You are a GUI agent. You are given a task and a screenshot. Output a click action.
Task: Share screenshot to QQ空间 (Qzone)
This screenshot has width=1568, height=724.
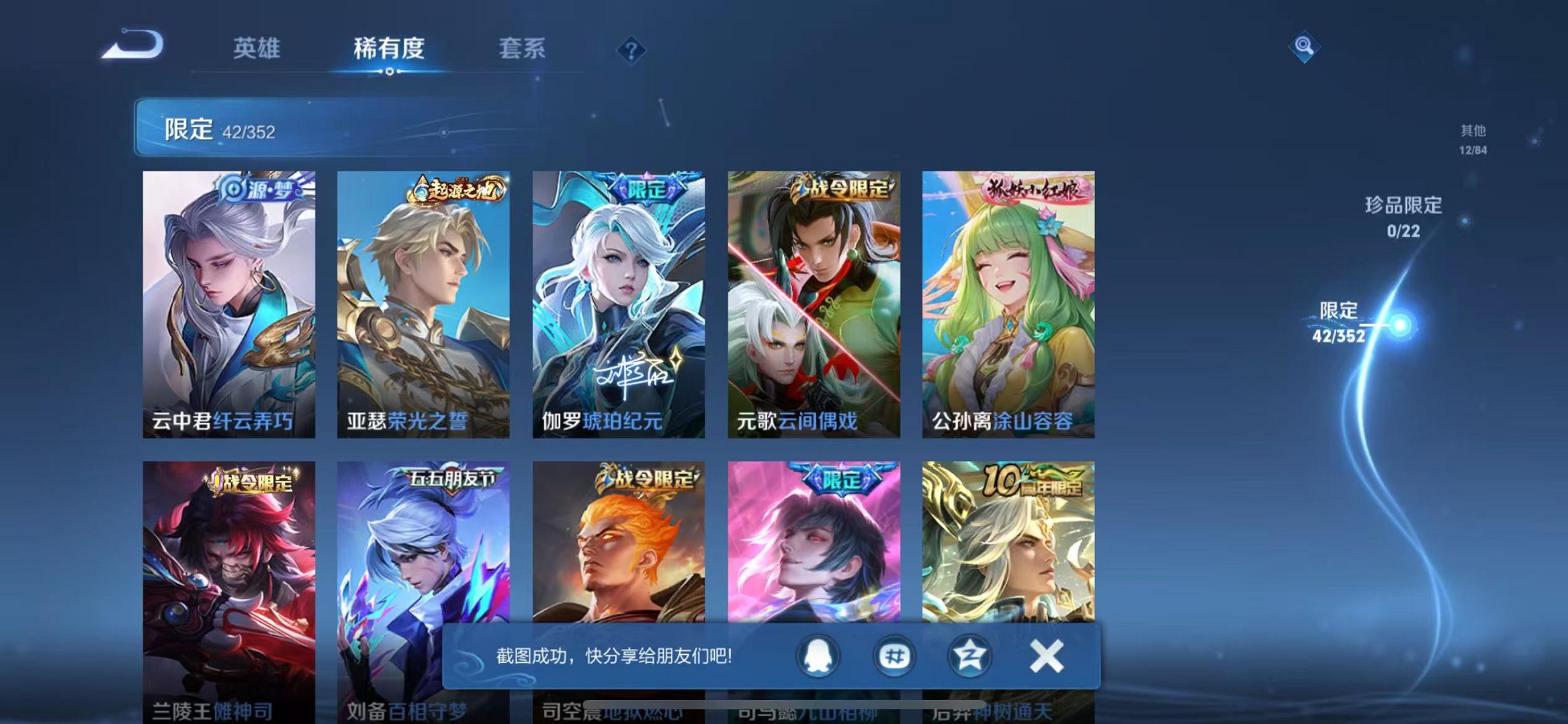(969, 656)
